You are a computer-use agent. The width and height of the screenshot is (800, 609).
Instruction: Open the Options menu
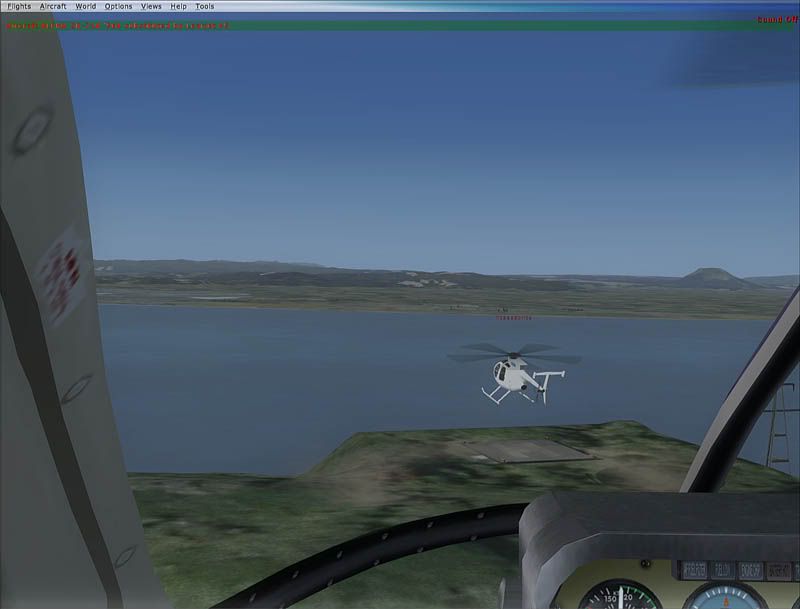click(118, 7)
